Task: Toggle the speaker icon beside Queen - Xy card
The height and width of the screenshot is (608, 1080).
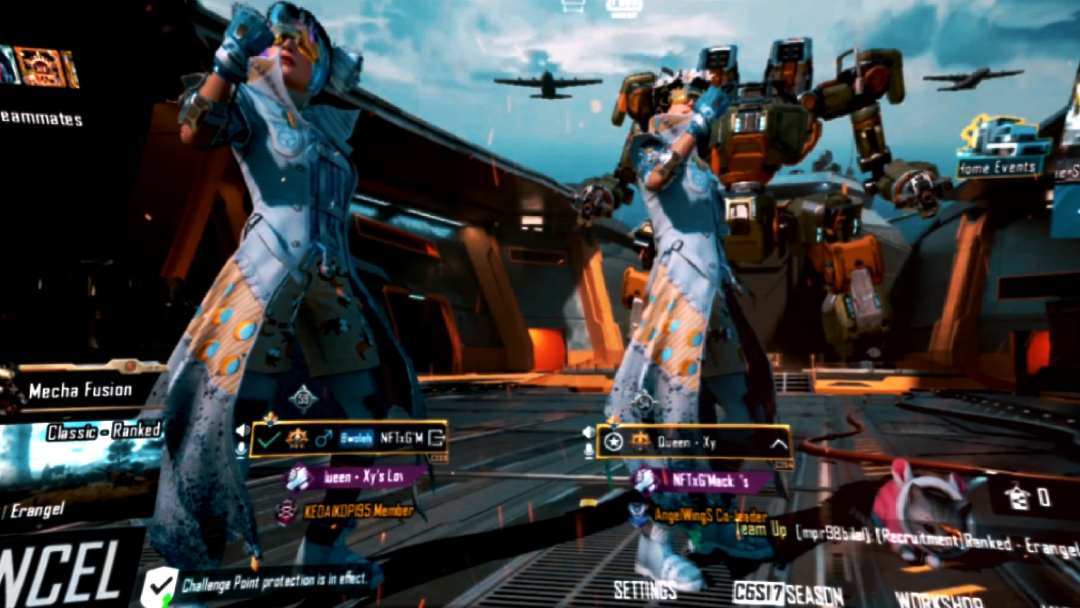Action: [588, 432]
